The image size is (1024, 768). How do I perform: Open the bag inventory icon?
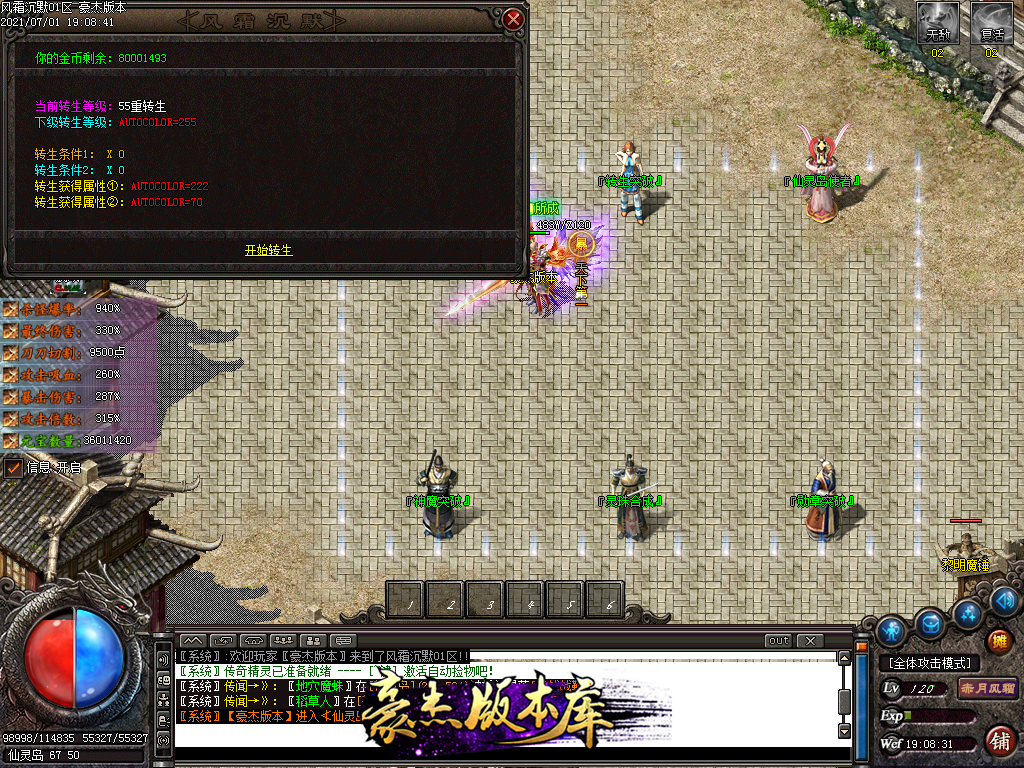coord(930,623)
